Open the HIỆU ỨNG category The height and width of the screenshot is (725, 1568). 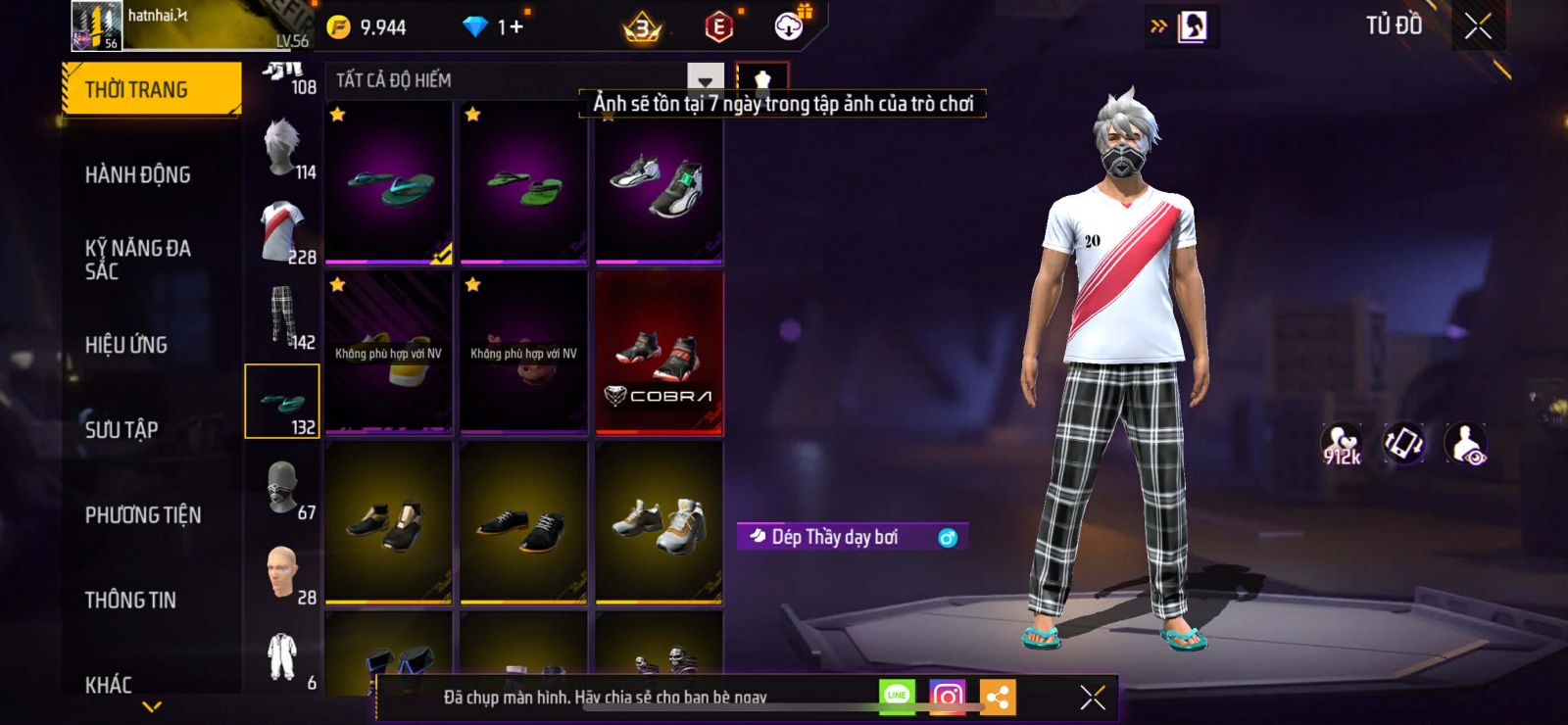[x=126, y=345]
